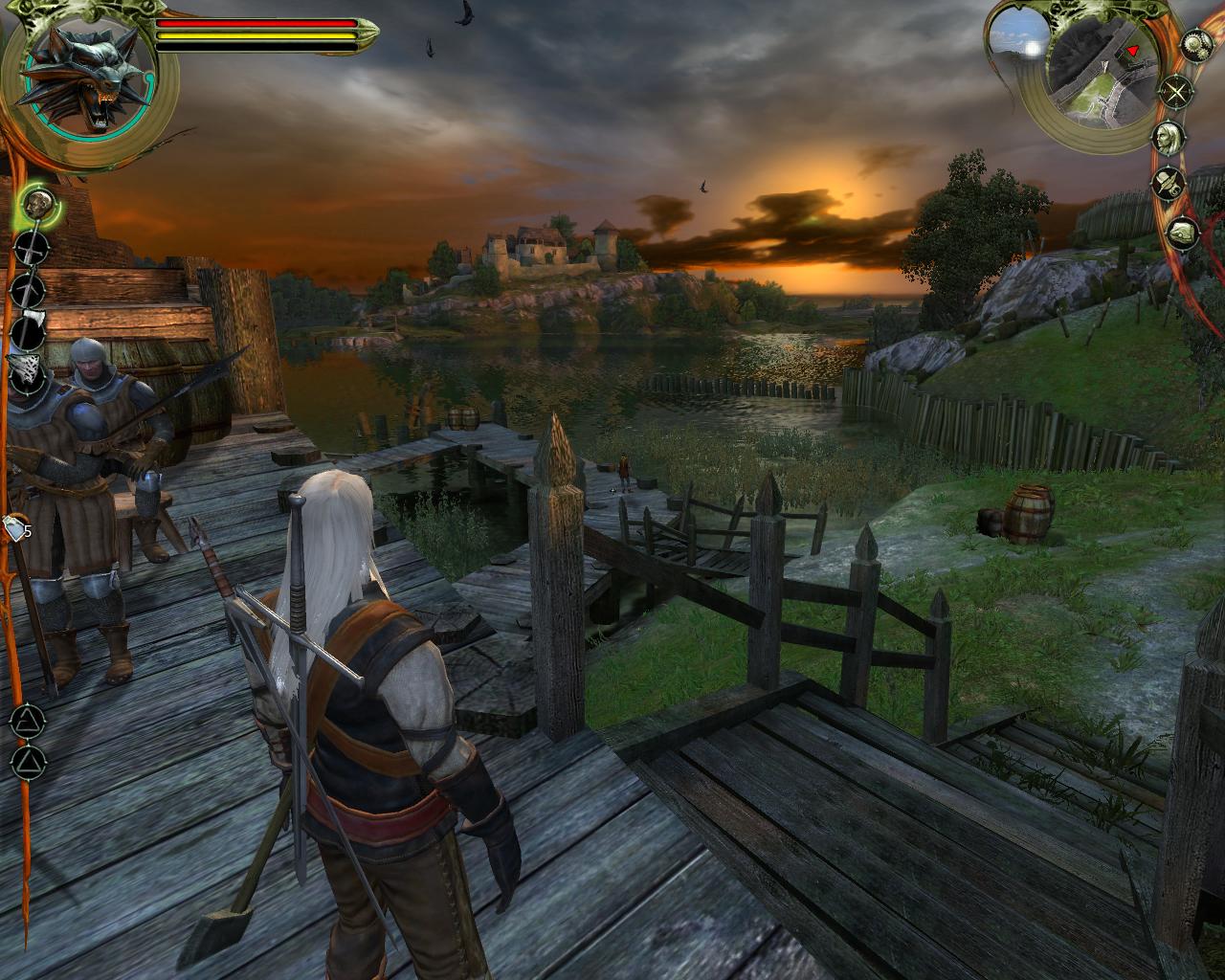Open the crossed swords panel
This screenshot has width=1225, height=980.
pyautogui.click(x=1177, y=93)
